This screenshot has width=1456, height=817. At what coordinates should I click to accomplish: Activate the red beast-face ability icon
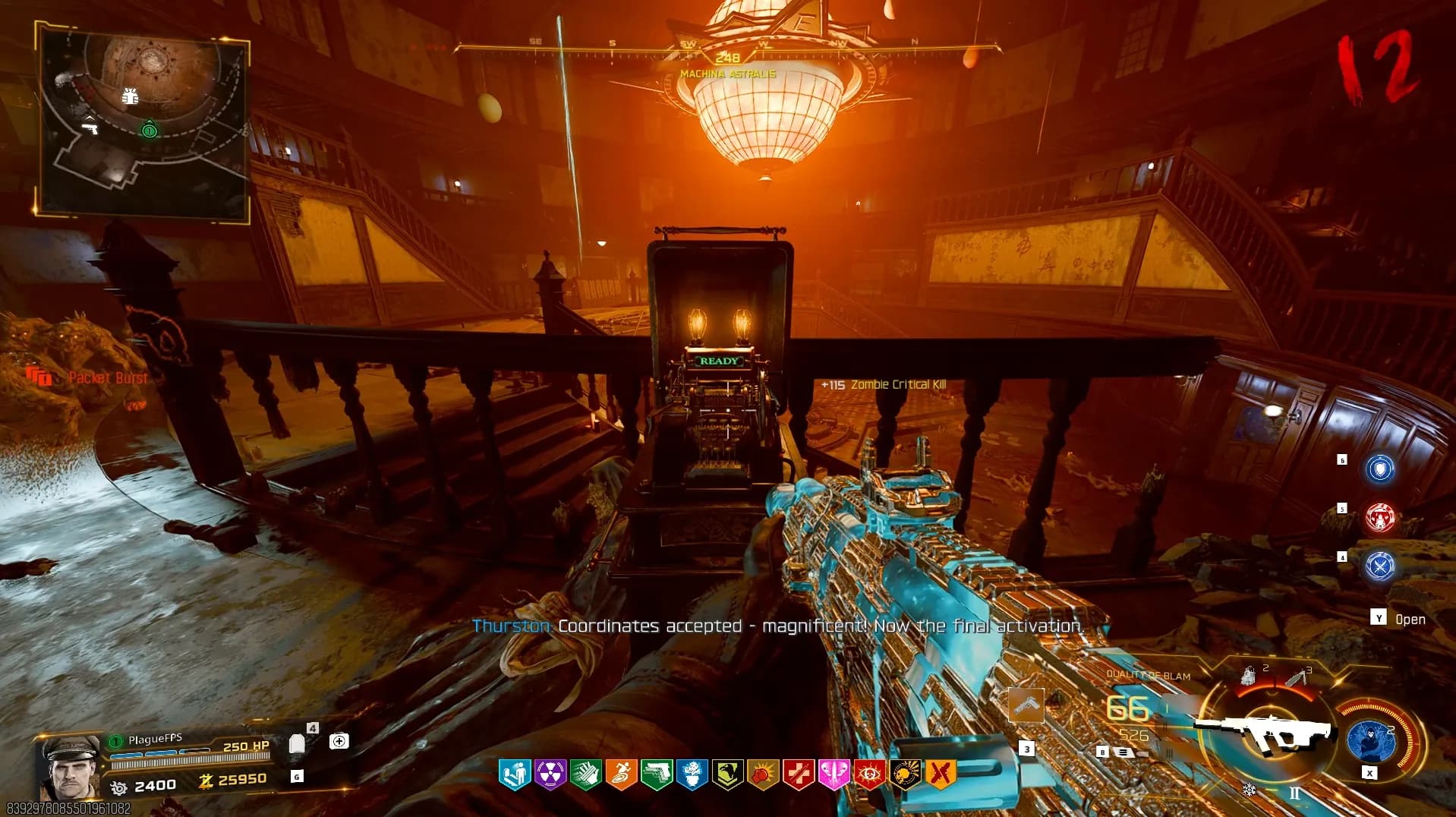(1379, 518)
